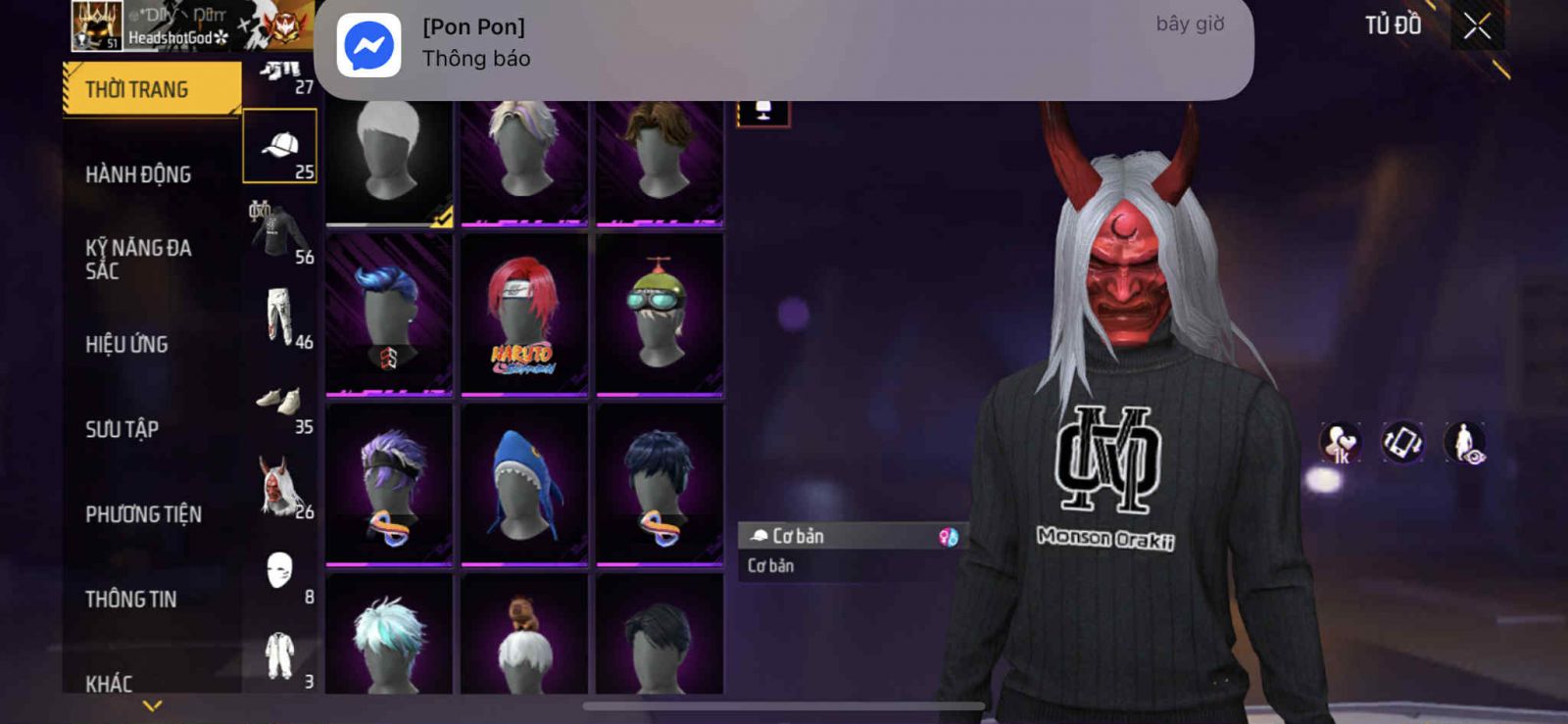Close the wardrobe screen

tap(1477, 26)
